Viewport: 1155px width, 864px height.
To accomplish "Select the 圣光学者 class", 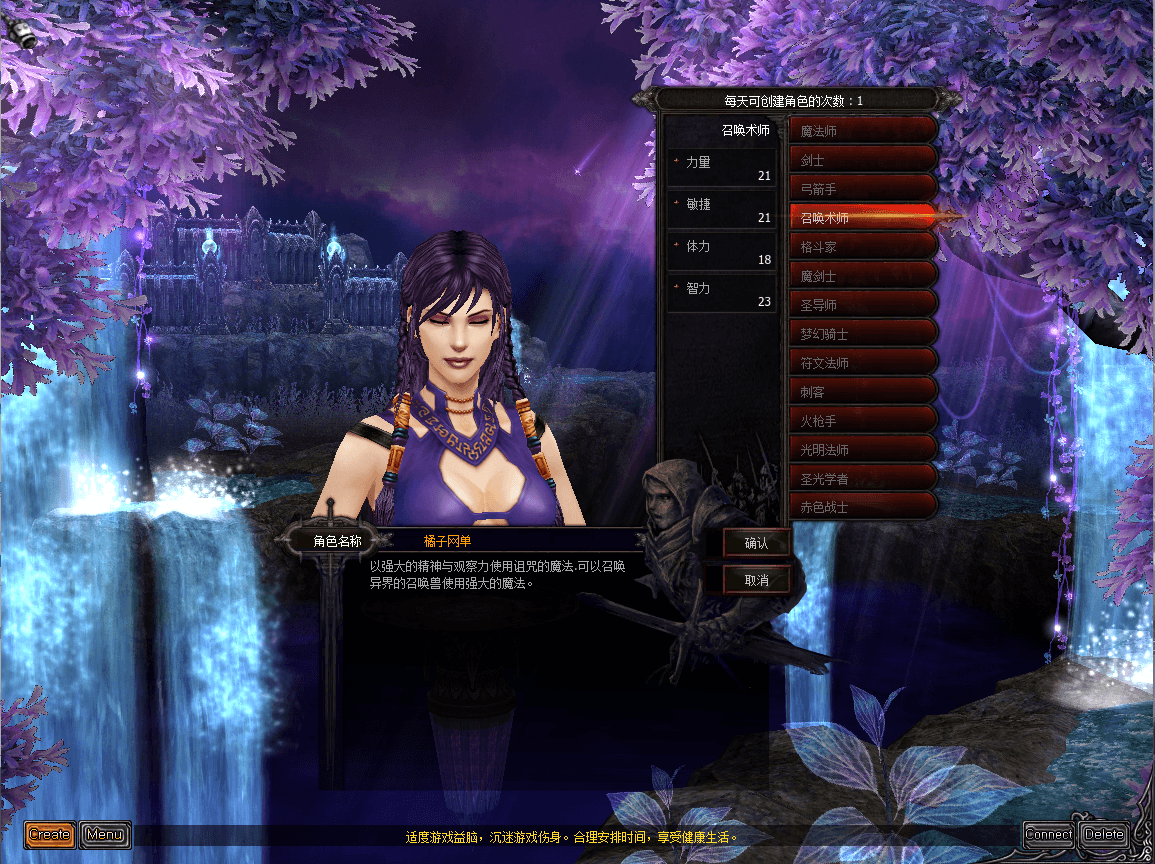I will (x=862, y=478).
